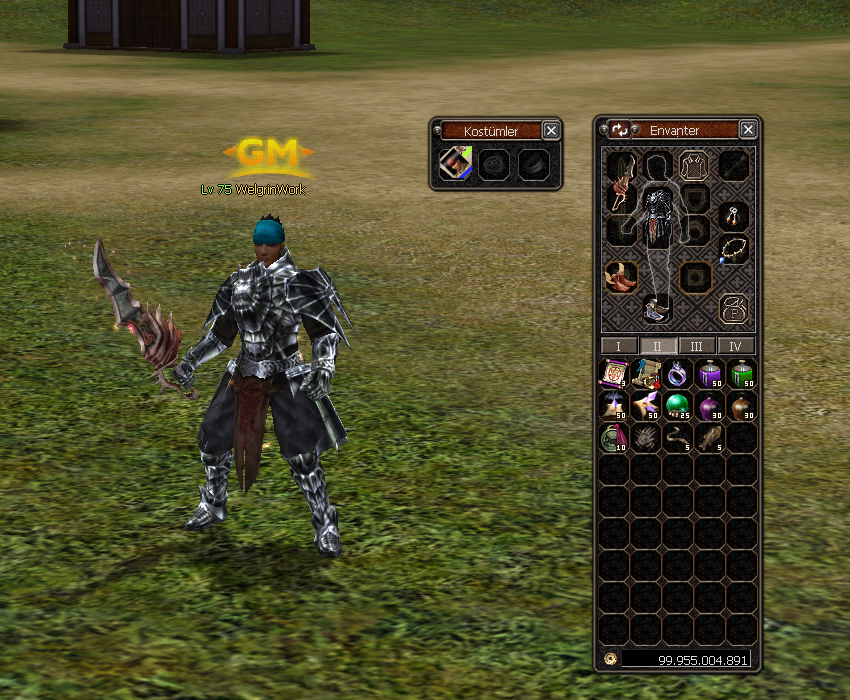This screenshot has width=850, height=700.
Task: Select the equipped costume portrait in Kostümler
Action: click(x=456, y=163)
